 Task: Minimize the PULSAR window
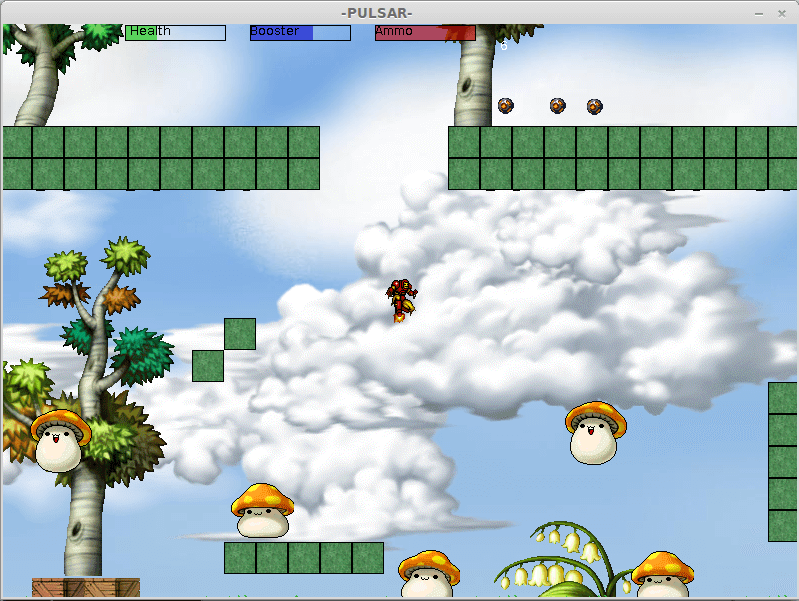click(759, 13)
